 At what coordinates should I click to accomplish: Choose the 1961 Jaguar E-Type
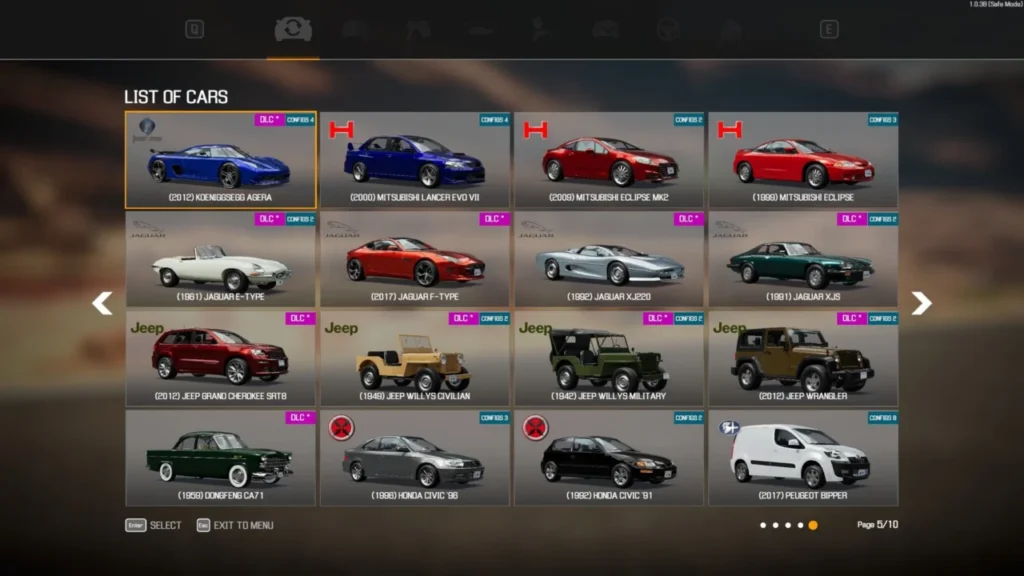[220, 259]
